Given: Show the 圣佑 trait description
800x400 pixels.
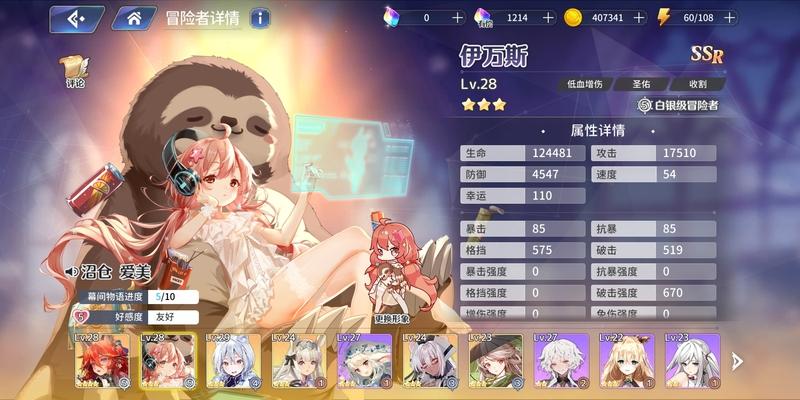Looking at the screenshot, I should pyautogui.click(x=640, y=84).
